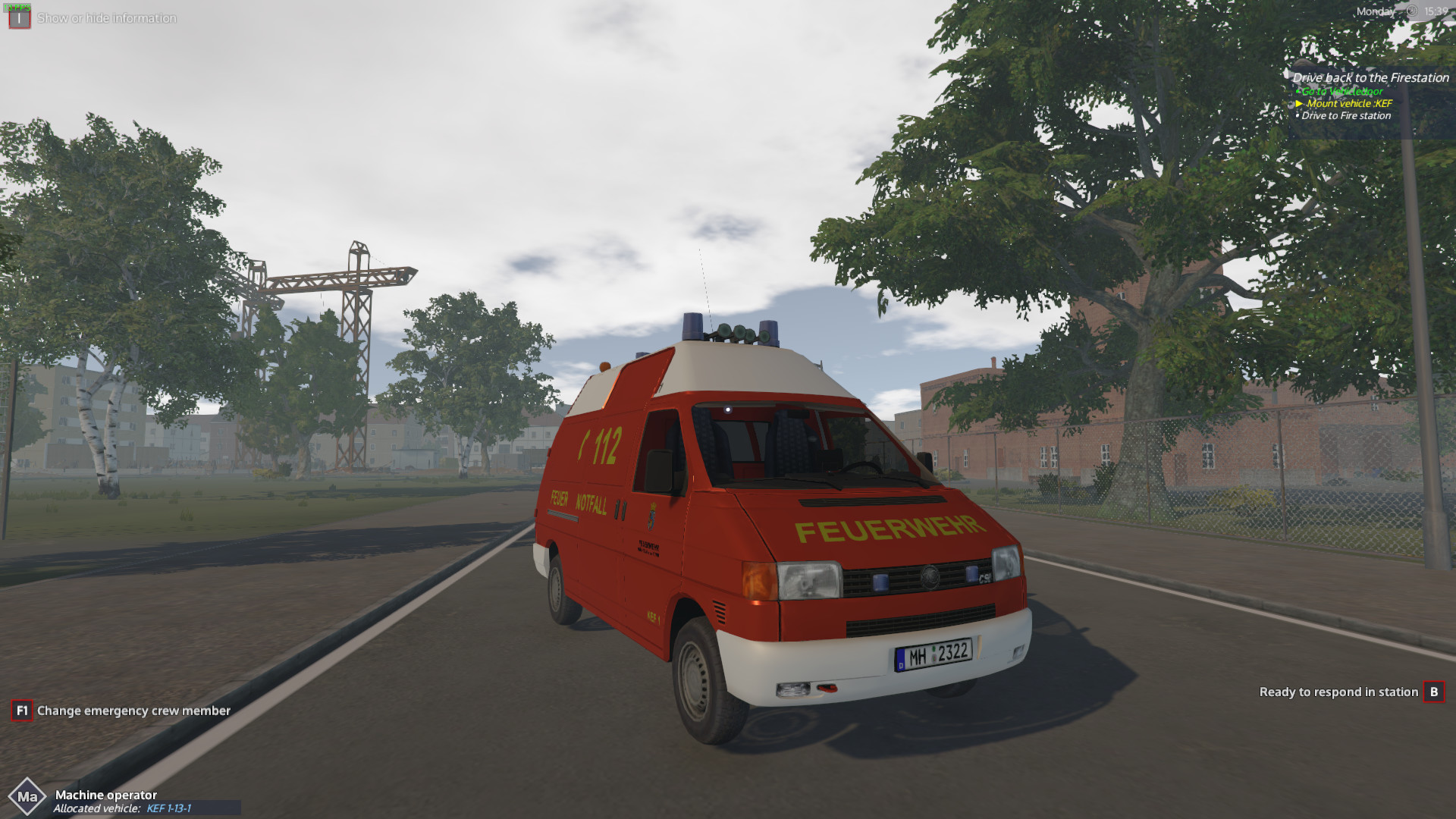This screenshot has height=819, width=1456.
Task: Click the B key icon bottom right
Action: tap(1436, 692)
